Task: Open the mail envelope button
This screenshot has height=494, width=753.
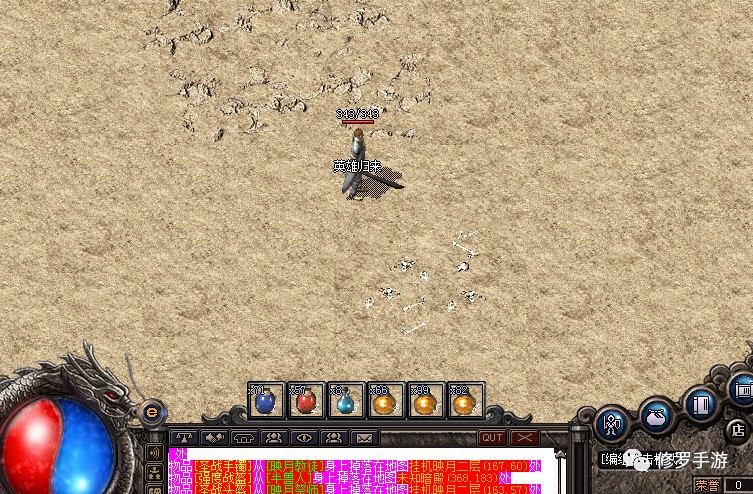Action: click(364, 437)
